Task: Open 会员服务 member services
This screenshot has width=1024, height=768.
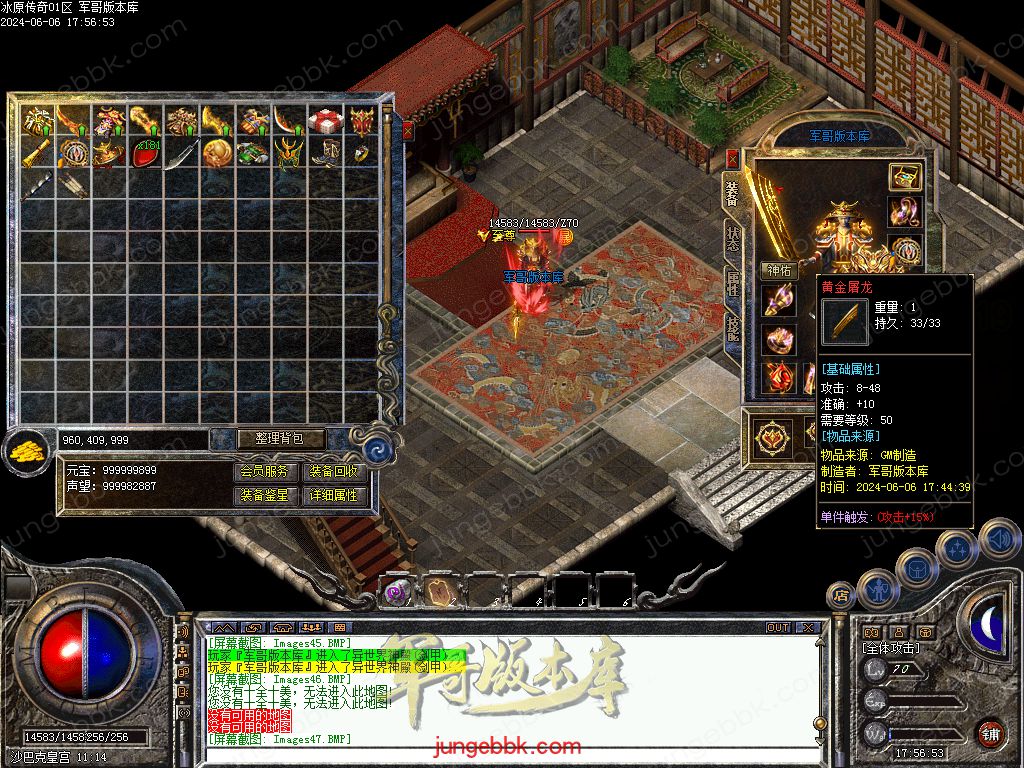Action: tap(267, 471)
